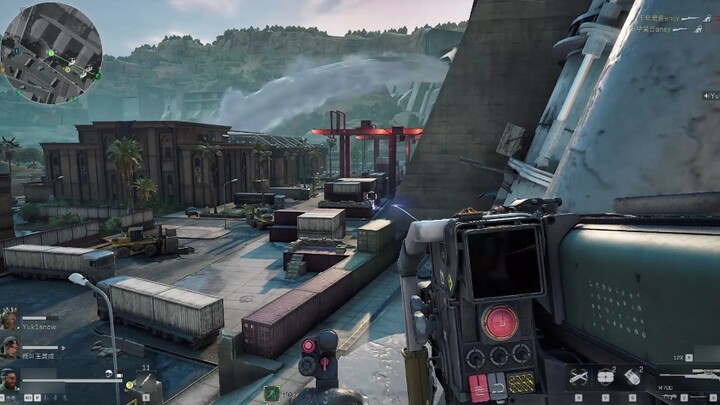Select the bearded operator portrait
The height and width of the screenshot is (405, 720).
click(x=10, y=379)
